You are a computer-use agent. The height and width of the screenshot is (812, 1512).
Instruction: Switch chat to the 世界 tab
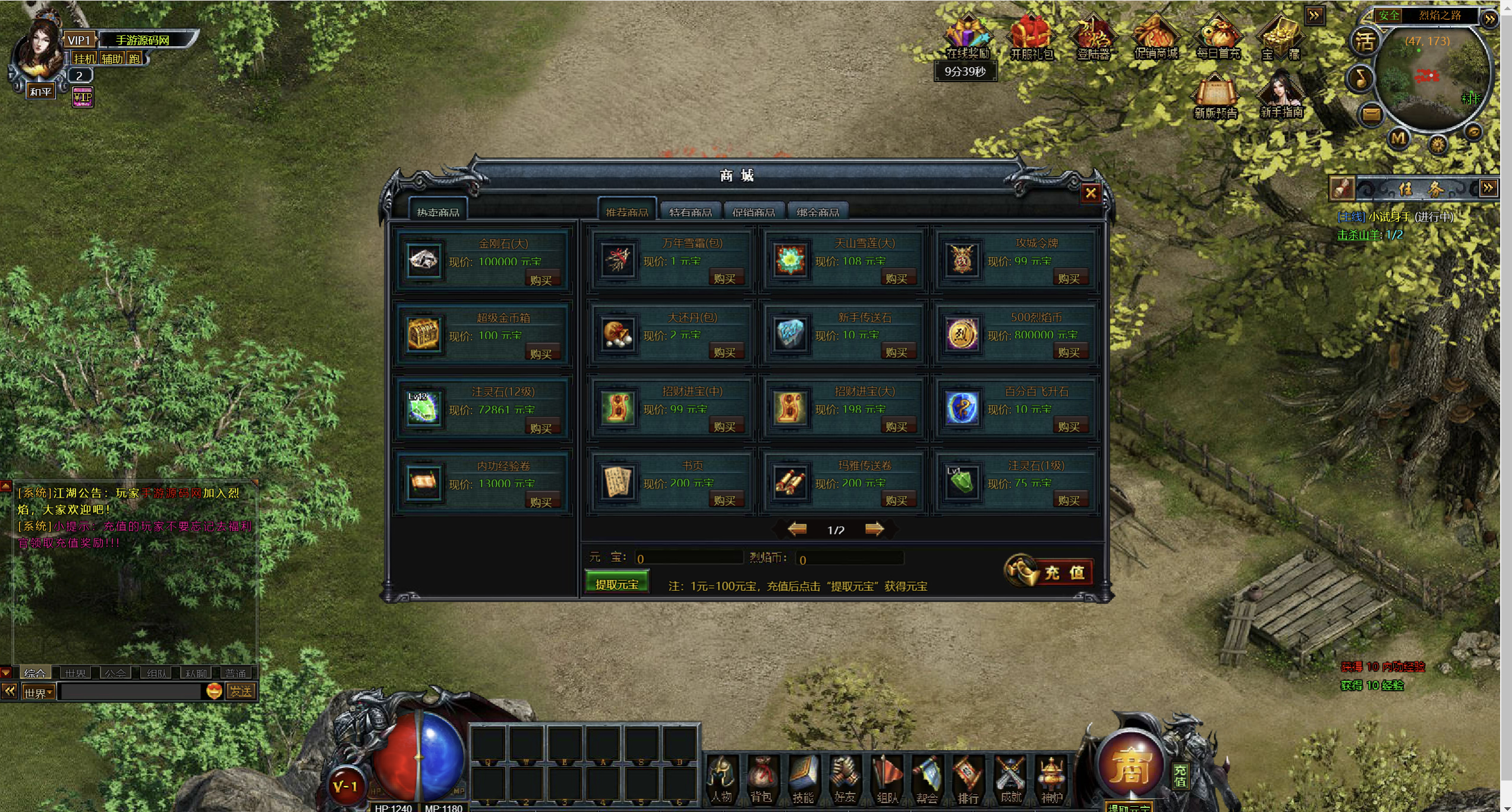point(75,673)
